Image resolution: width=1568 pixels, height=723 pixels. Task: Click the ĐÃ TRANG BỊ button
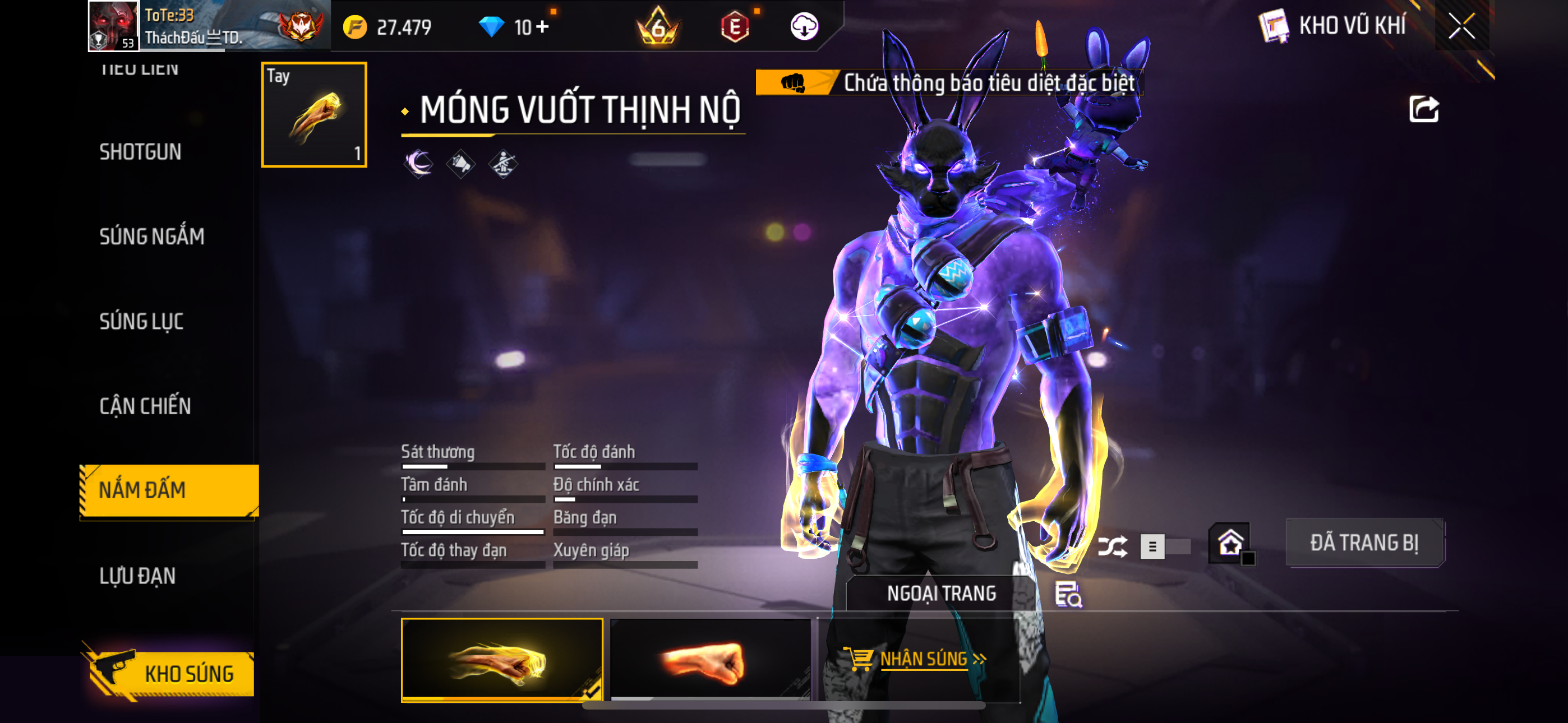(1364, 543)
